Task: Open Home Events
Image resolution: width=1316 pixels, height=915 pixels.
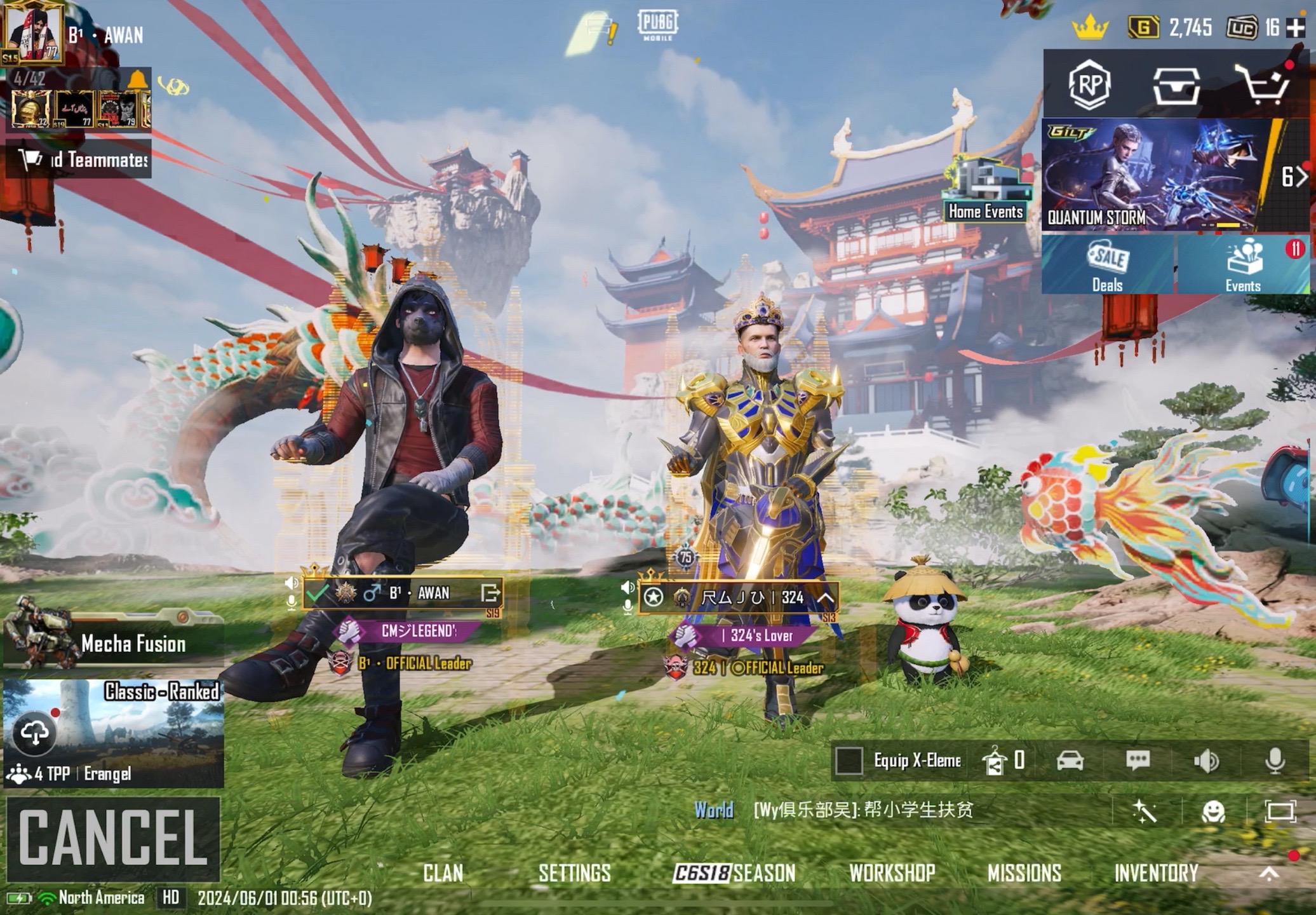Action: click(x=986, y=191)
